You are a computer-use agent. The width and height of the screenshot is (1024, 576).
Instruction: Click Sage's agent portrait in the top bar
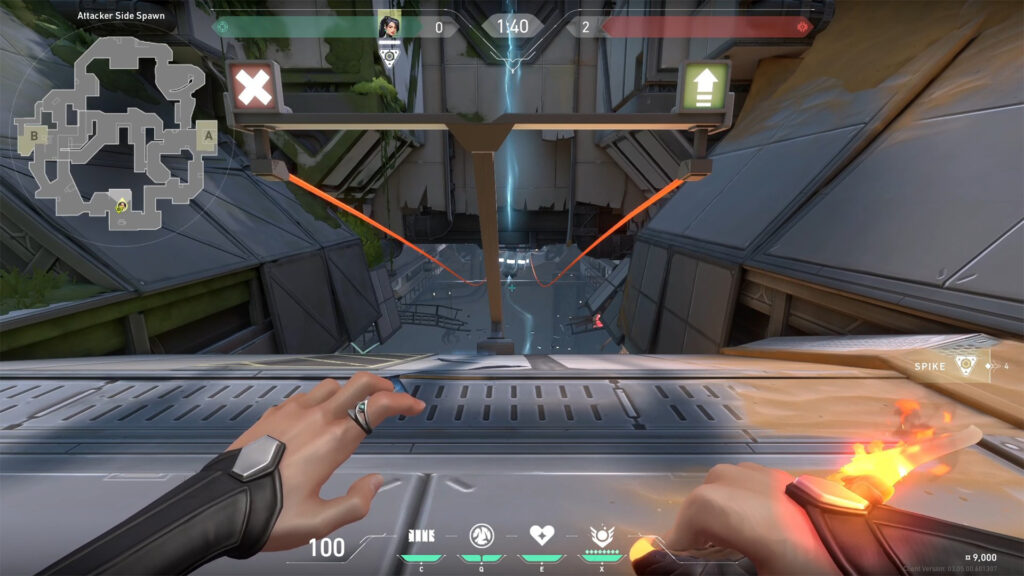click(391, 27)
